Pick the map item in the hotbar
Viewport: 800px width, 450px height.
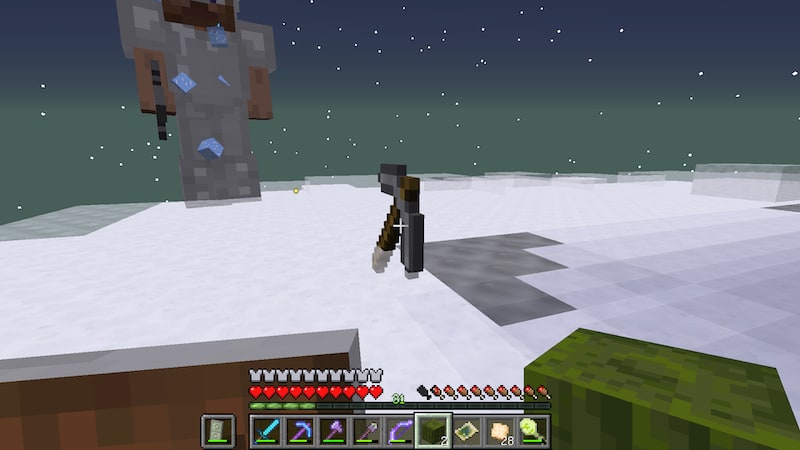(467, 431)
